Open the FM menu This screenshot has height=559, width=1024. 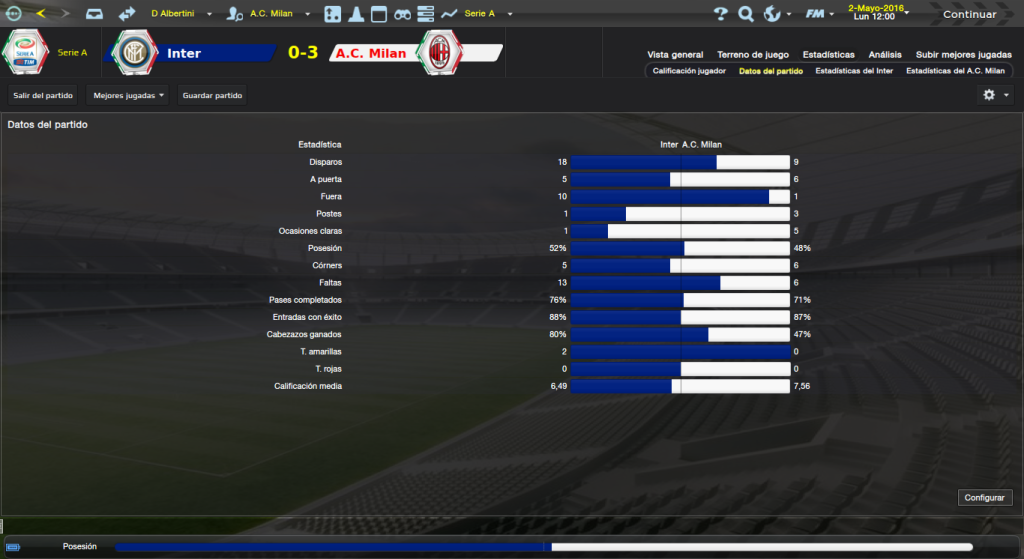click(x=820, y=14)
